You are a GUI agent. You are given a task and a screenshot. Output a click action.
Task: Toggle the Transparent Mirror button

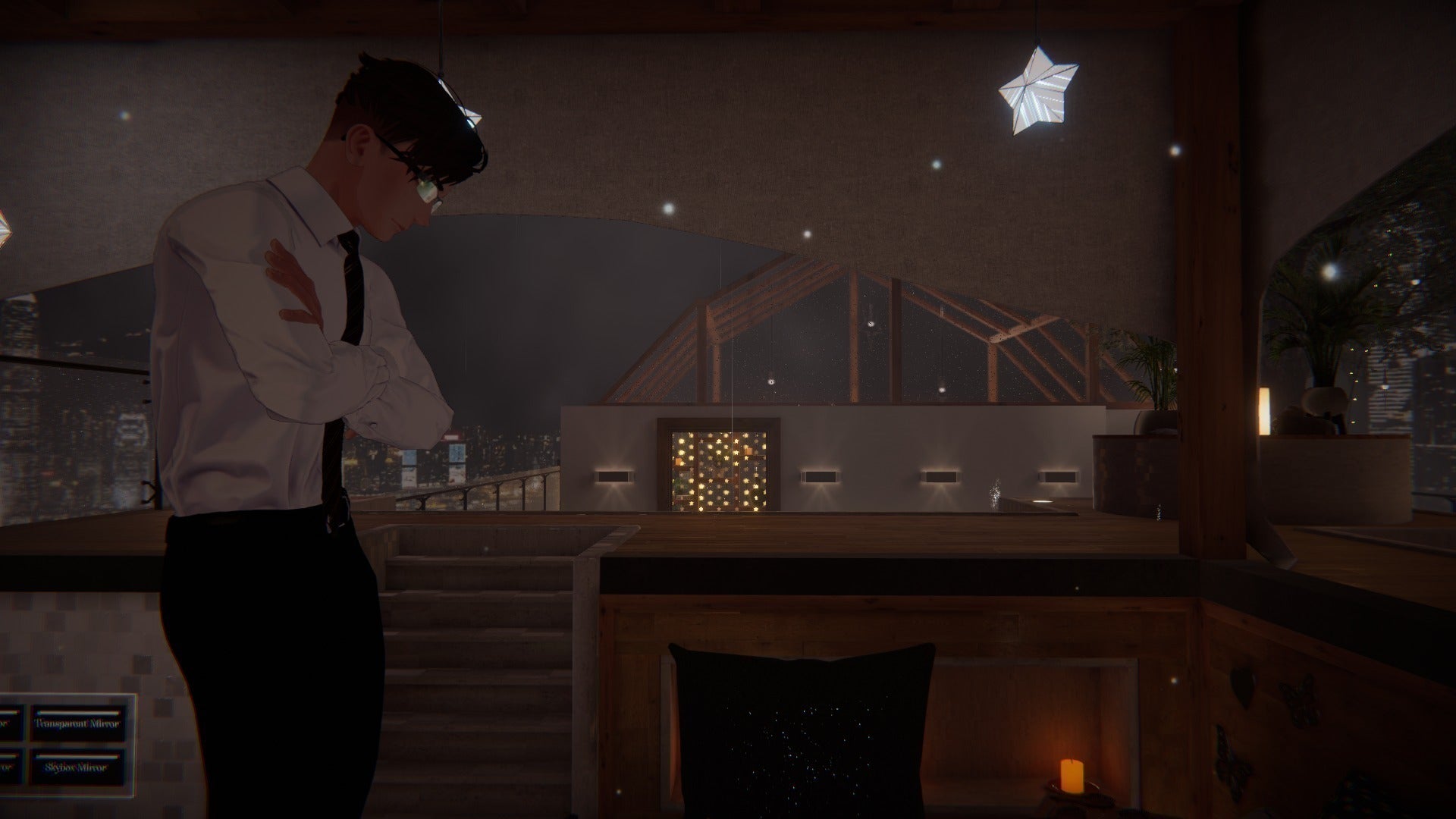coord(78,723)
